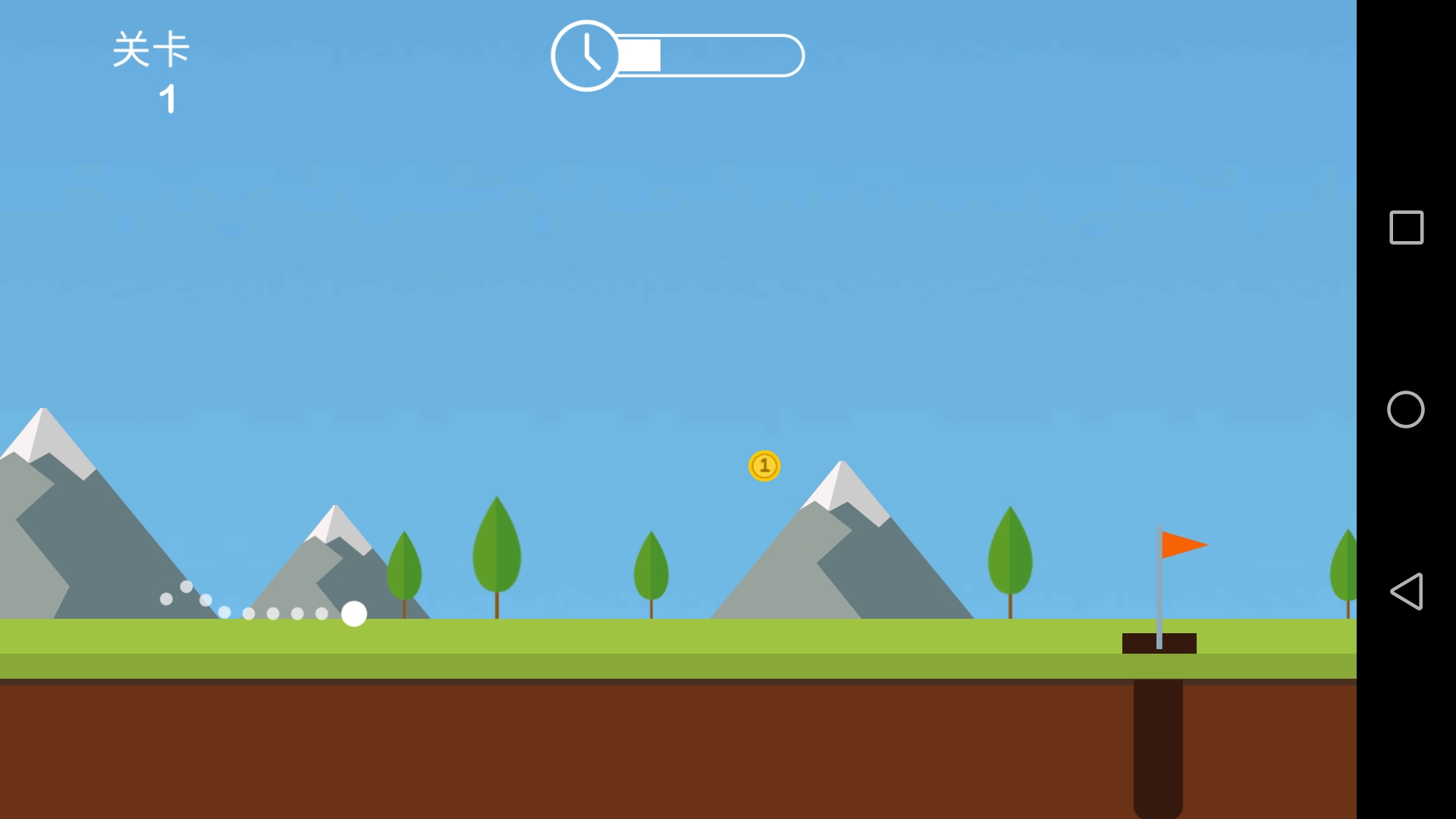Image resolution: width=1456 pixels, height=819 pixels.
Task: Click the bouncing ball trail dots
Action: click(250, 614)
